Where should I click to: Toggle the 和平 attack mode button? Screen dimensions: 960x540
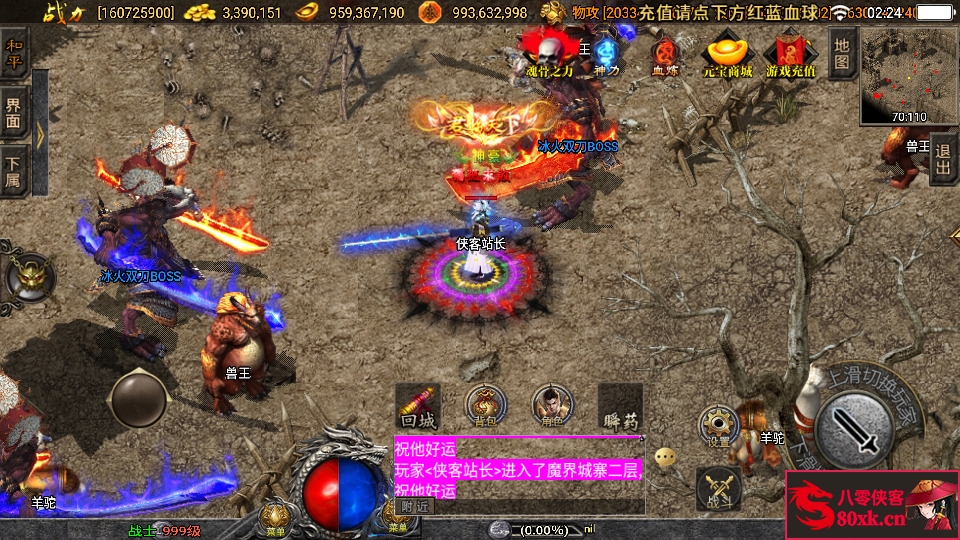point(14,53)
